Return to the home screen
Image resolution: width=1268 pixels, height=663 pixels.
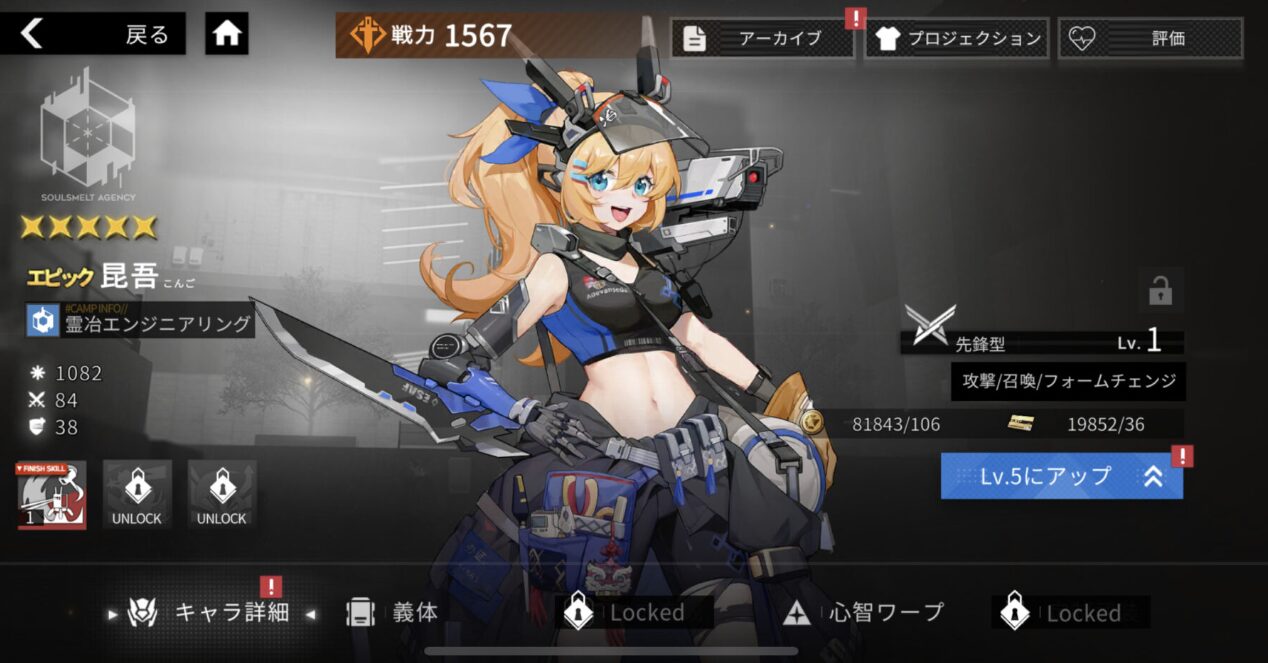pos(227,35)
